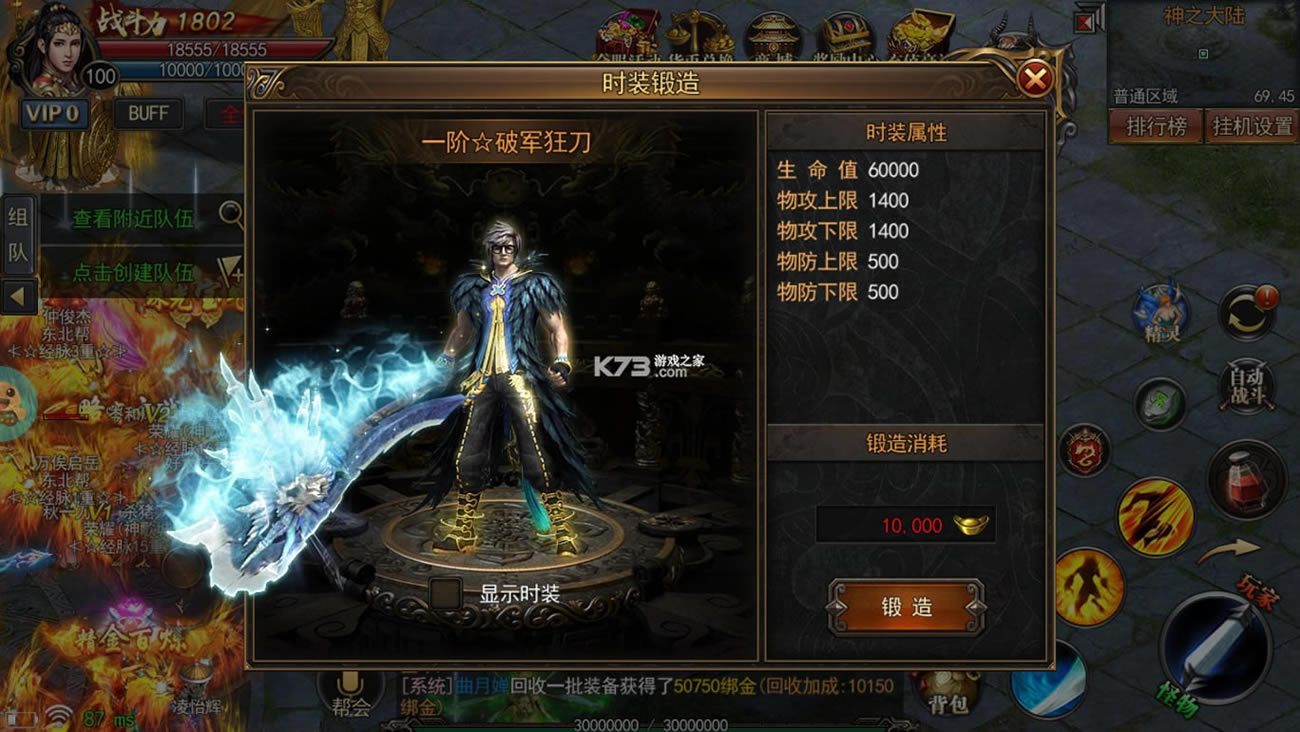Open the 排行榜 ranking list
This screenshot has height=732, width=1300.
pos(1155,127)
